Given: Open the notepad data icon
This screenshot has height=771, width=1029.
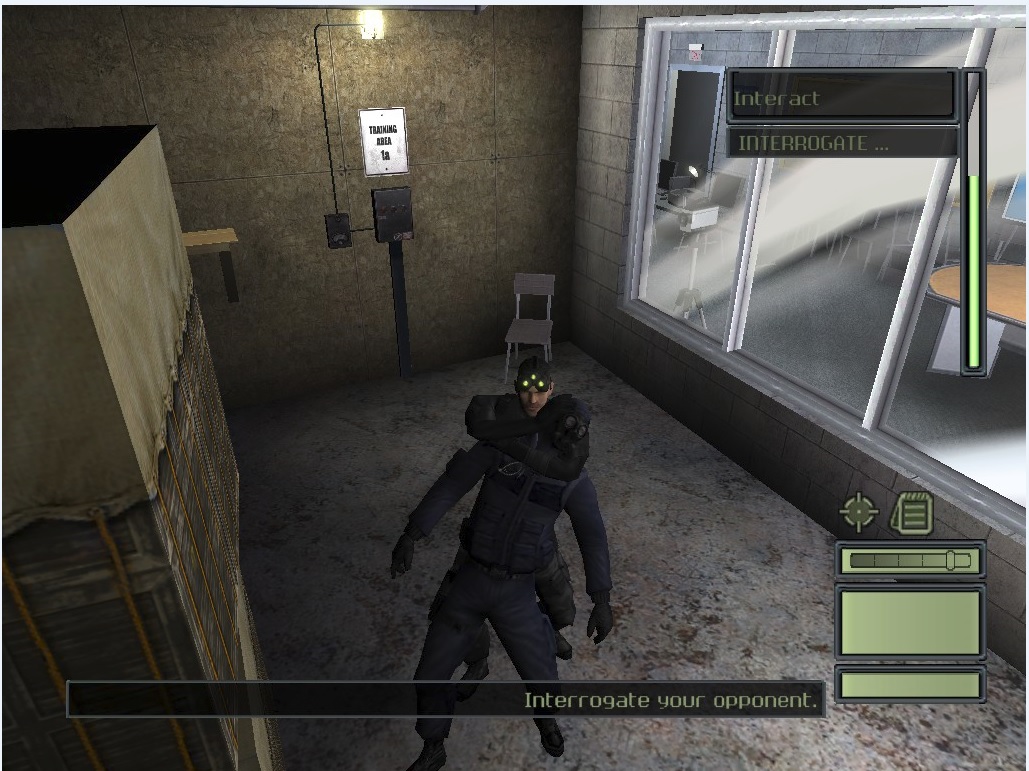Looking at the screenshot, I should [x=911, y=513].
